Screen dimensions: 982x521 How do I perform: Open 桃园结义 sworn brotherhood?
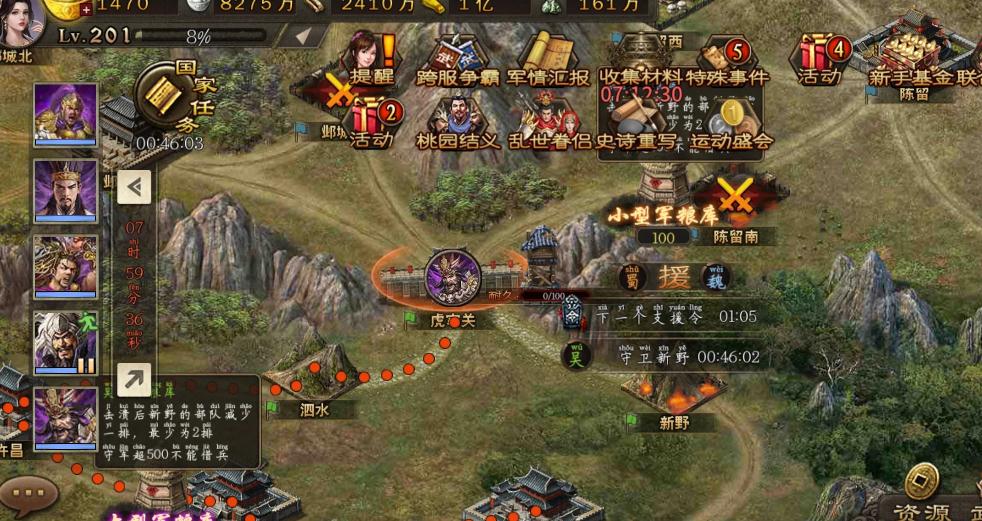point(457,120)
